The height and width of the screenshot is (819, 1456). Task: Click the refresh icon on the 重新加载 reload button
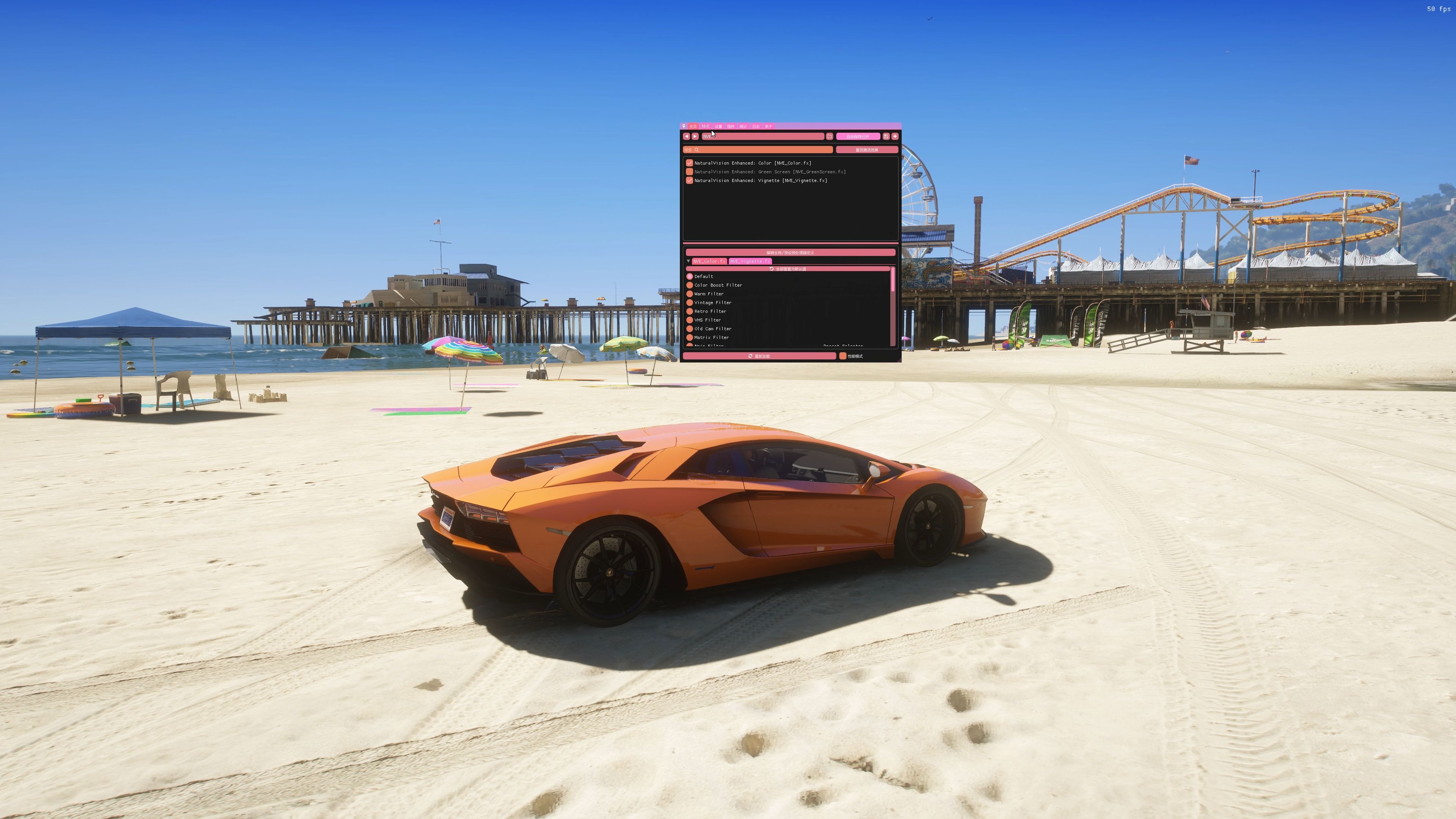click(751, 356)
